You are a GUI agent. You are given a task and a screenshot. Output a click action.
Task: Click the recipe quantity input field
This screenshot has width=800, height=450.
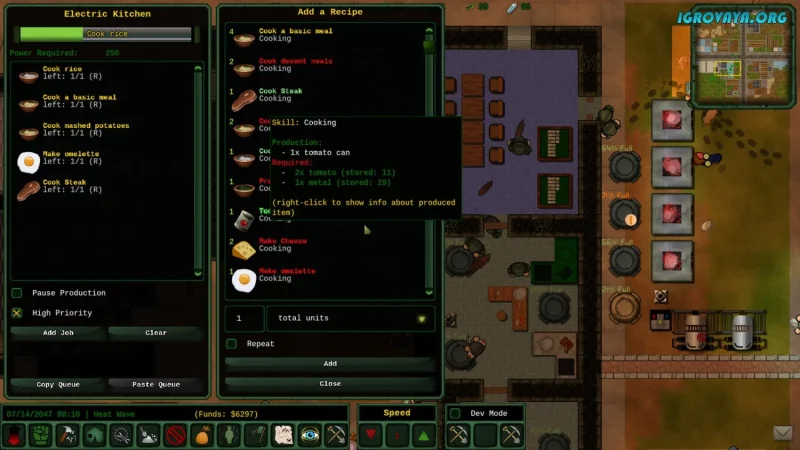pos(244,319)
